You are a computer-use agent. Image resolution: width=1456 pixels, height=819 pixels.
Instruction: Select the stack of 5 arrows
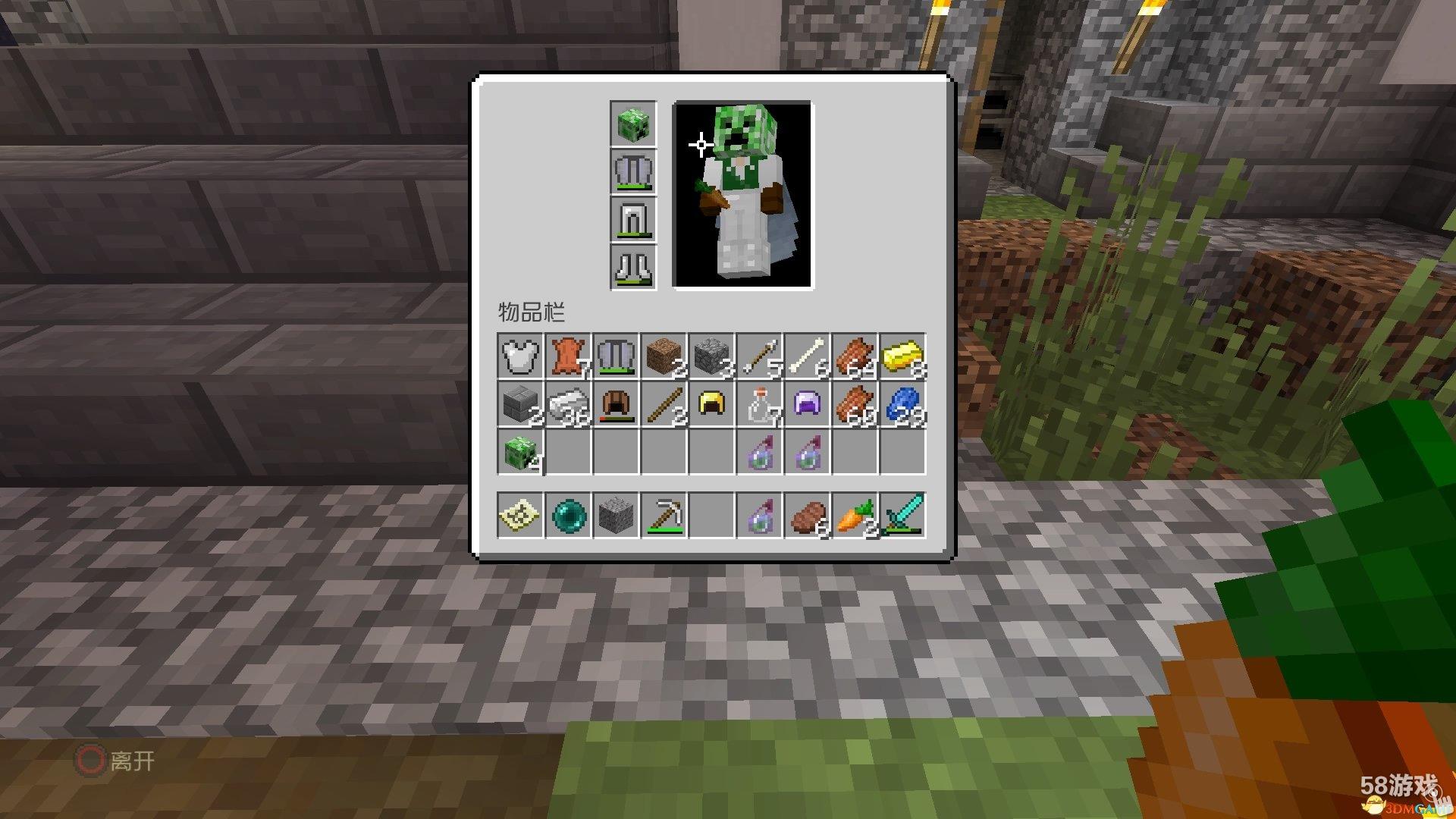(x=760, y=356)
